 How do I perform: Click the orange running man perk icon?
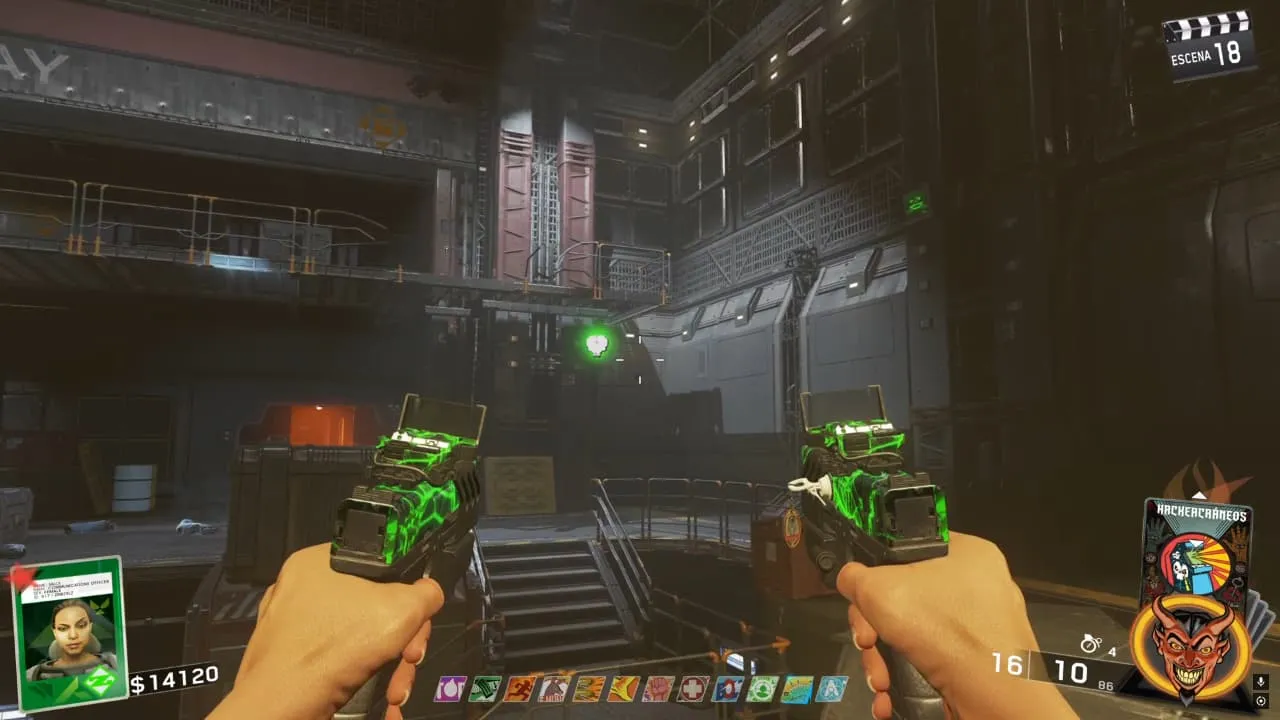pyautogui.click(x=518, y=689)
